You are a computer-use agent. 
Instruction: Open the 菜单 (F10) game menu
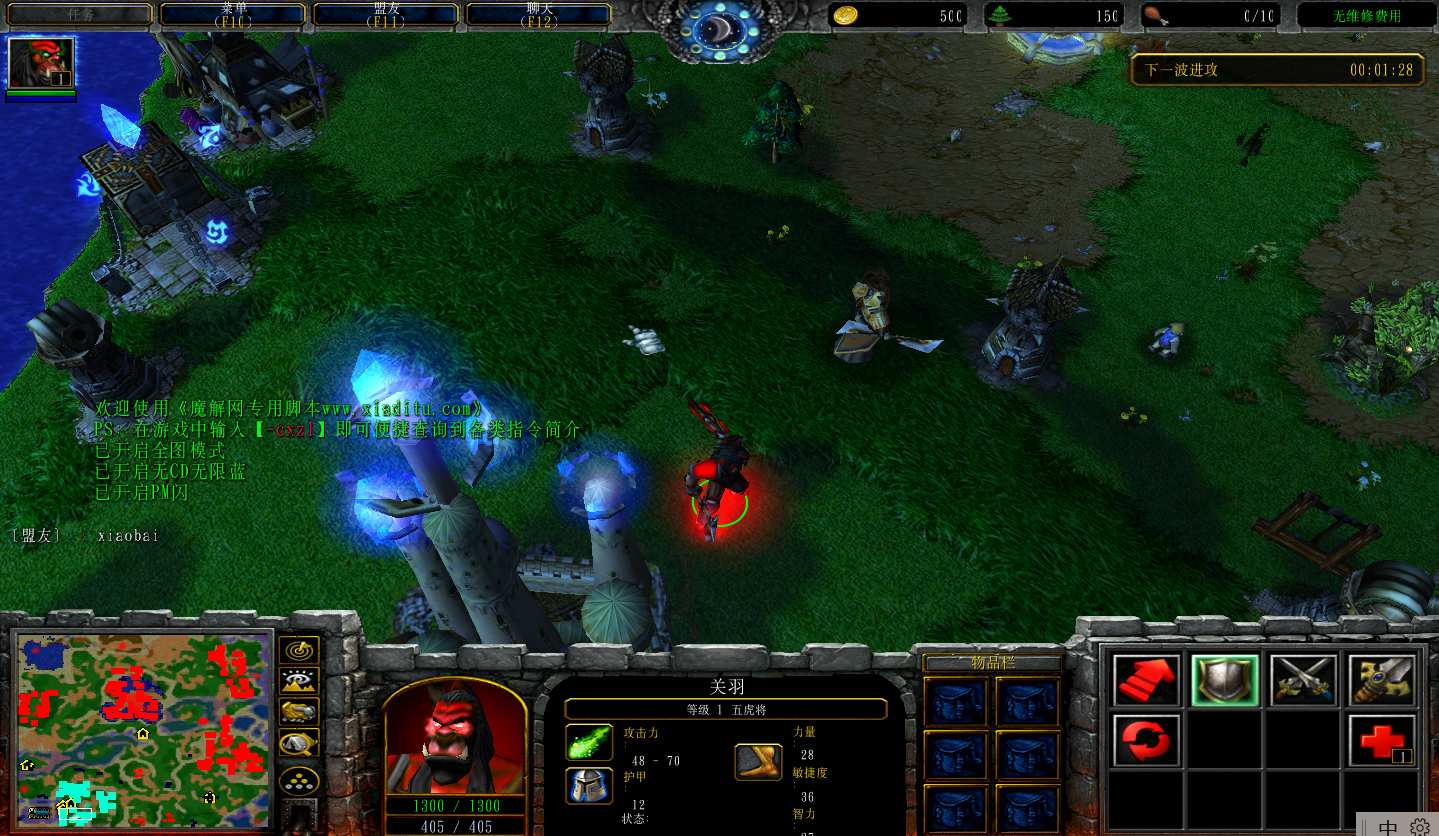coord(233,14)
